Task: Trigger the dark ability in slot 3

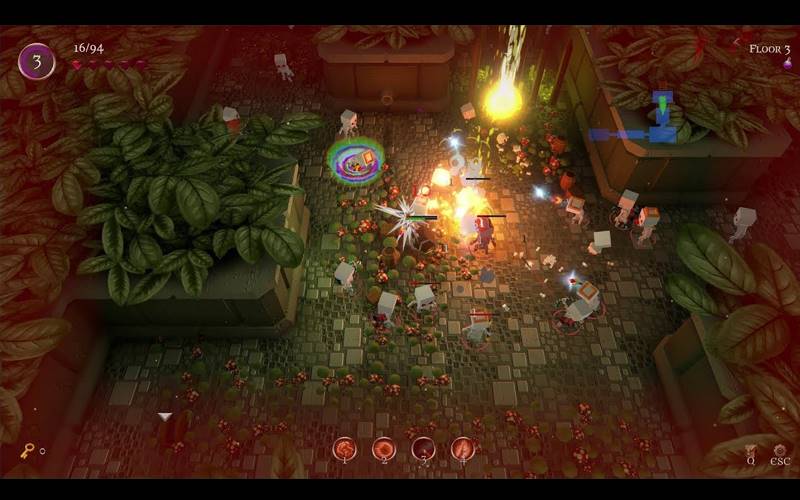Action: tap(423, 449)
